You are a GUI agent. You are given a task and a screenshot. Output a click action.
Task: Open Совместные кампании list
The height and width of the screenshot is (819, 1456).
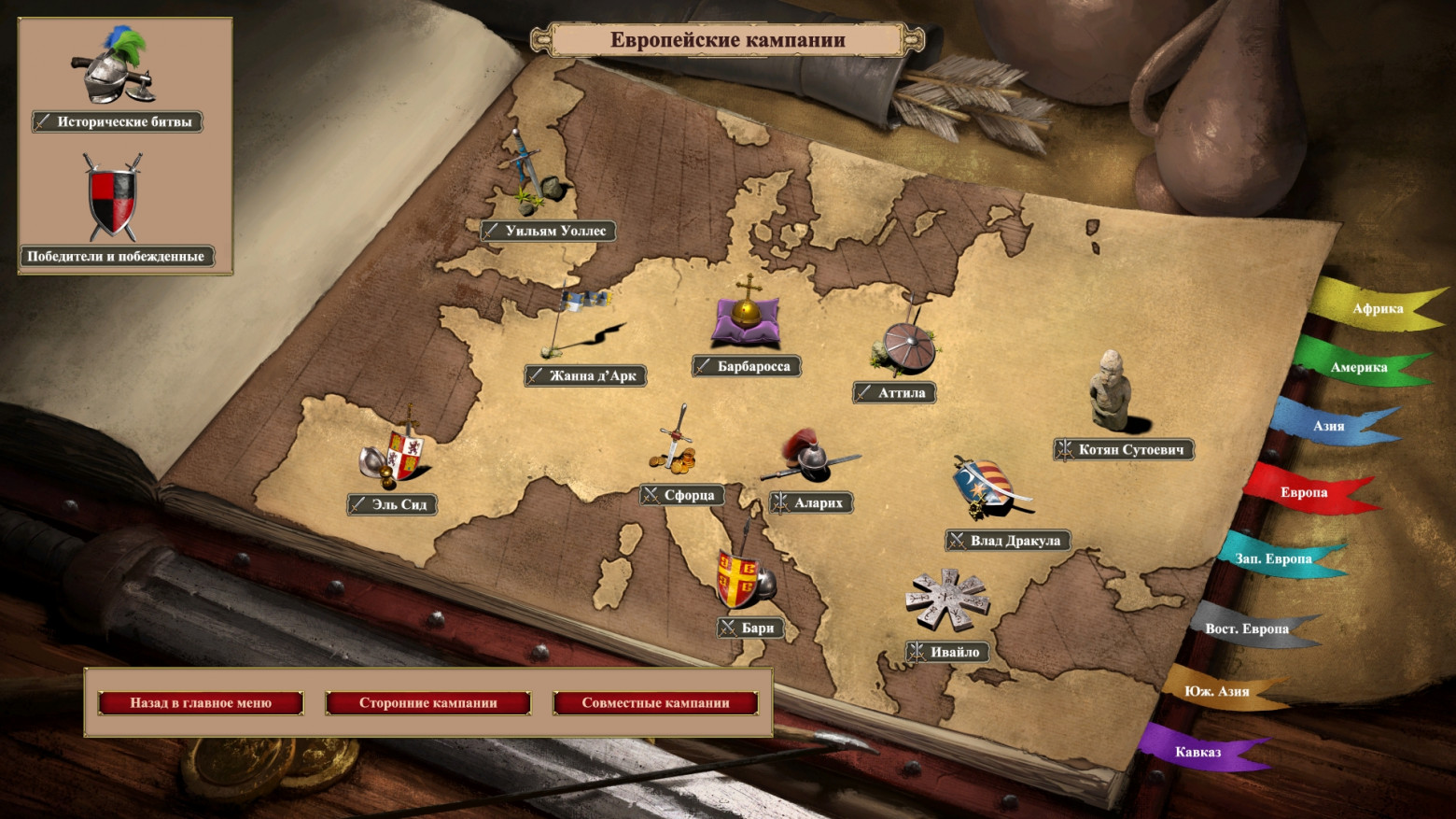[655, 702]
